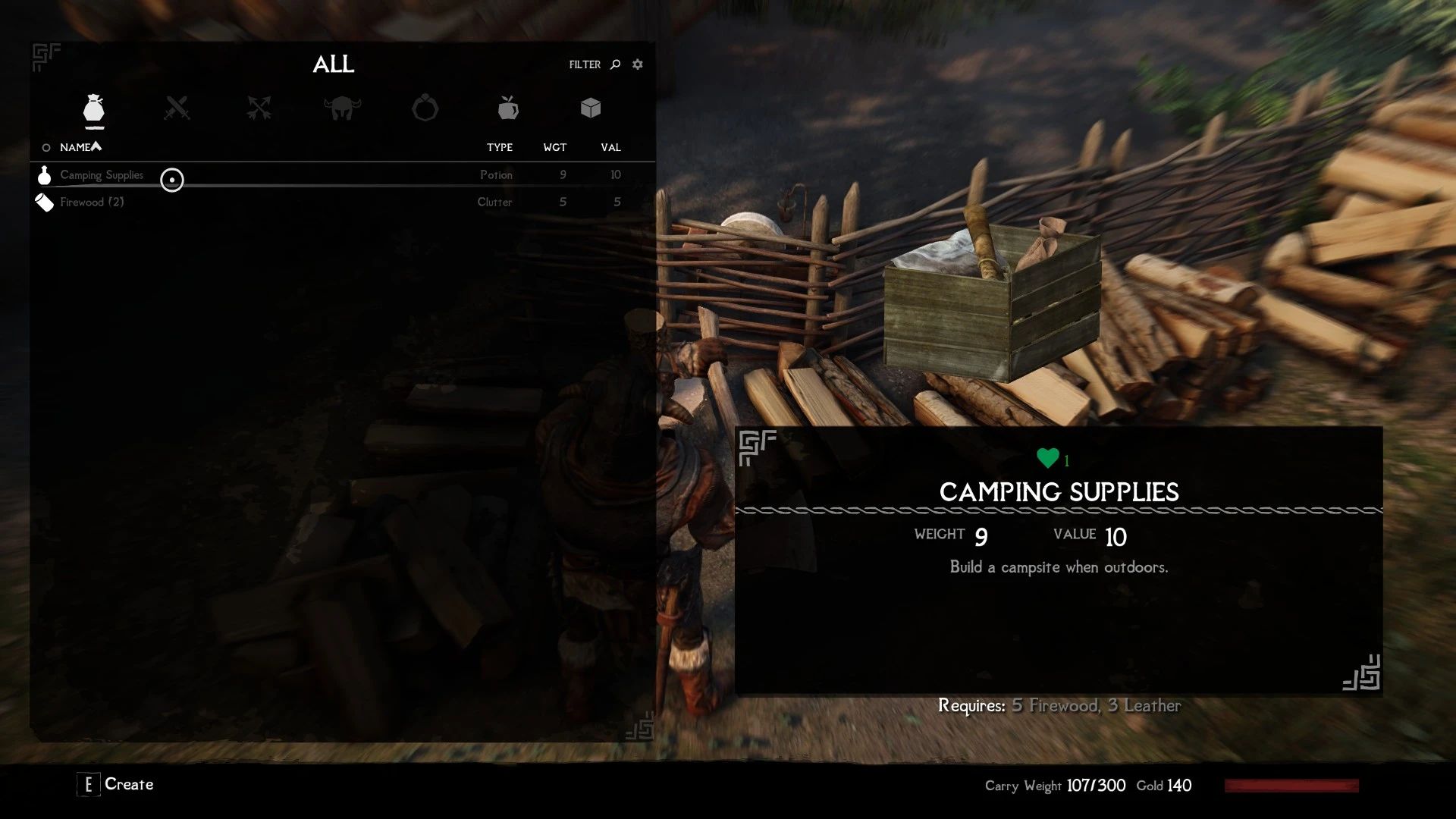Image resolution: width=1456 pixels, height=819 pixels.
Task: Select the crossed swords weapons category icon
Action: tap(178, 108)
